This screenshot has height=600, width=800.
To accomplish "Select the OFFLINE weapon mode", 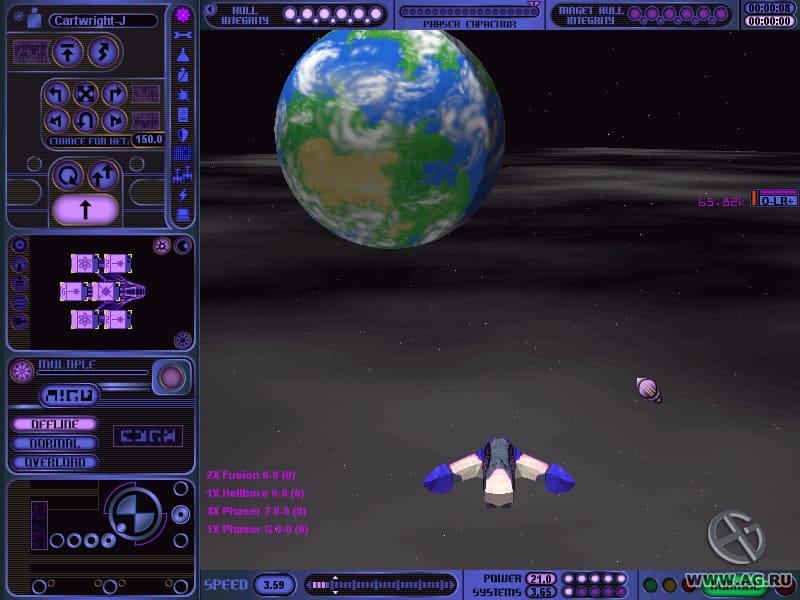I will point(55,425).
